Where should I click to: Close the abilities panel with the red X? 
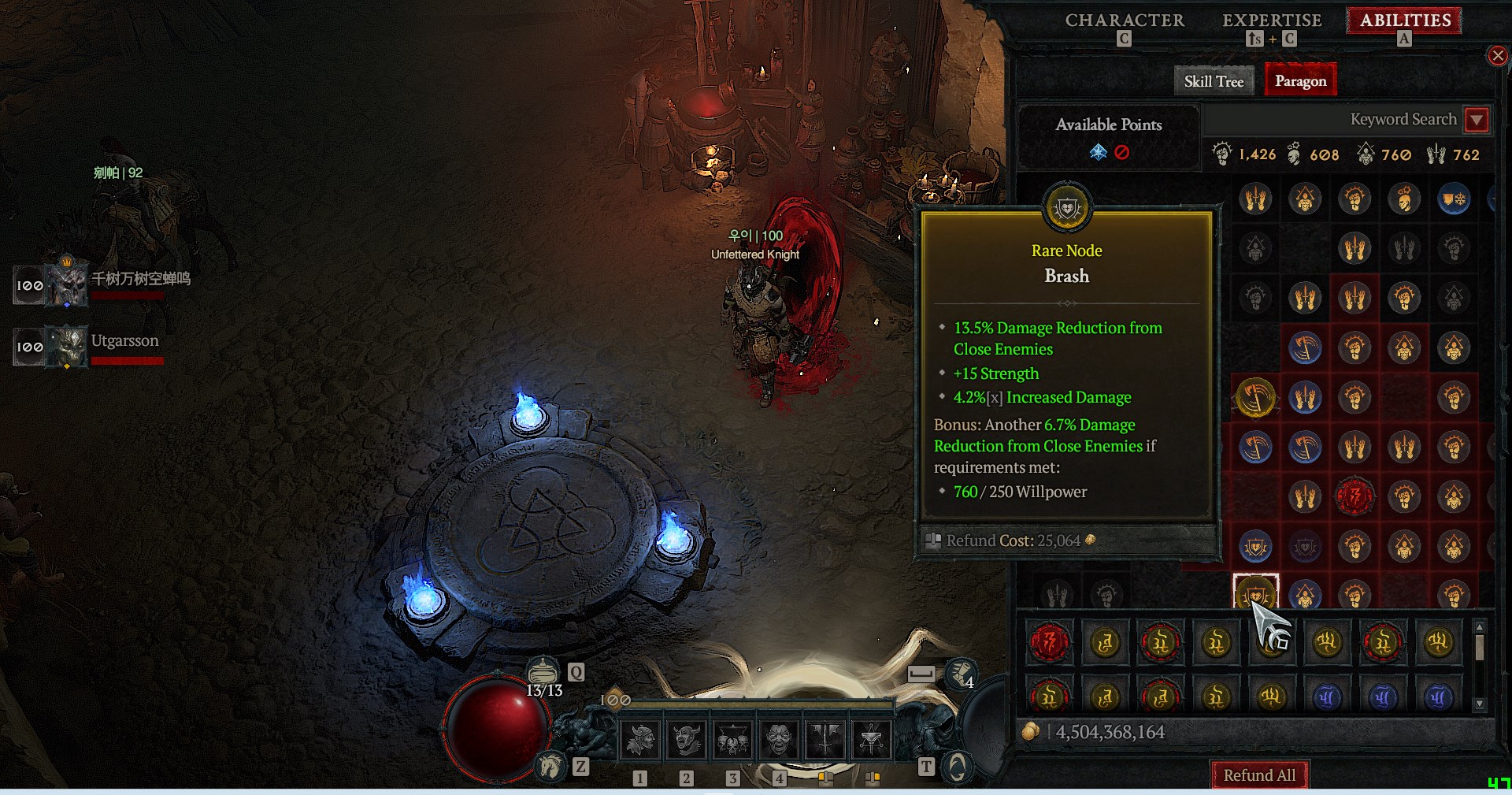pyautogui.click(x=1497, y=56)
